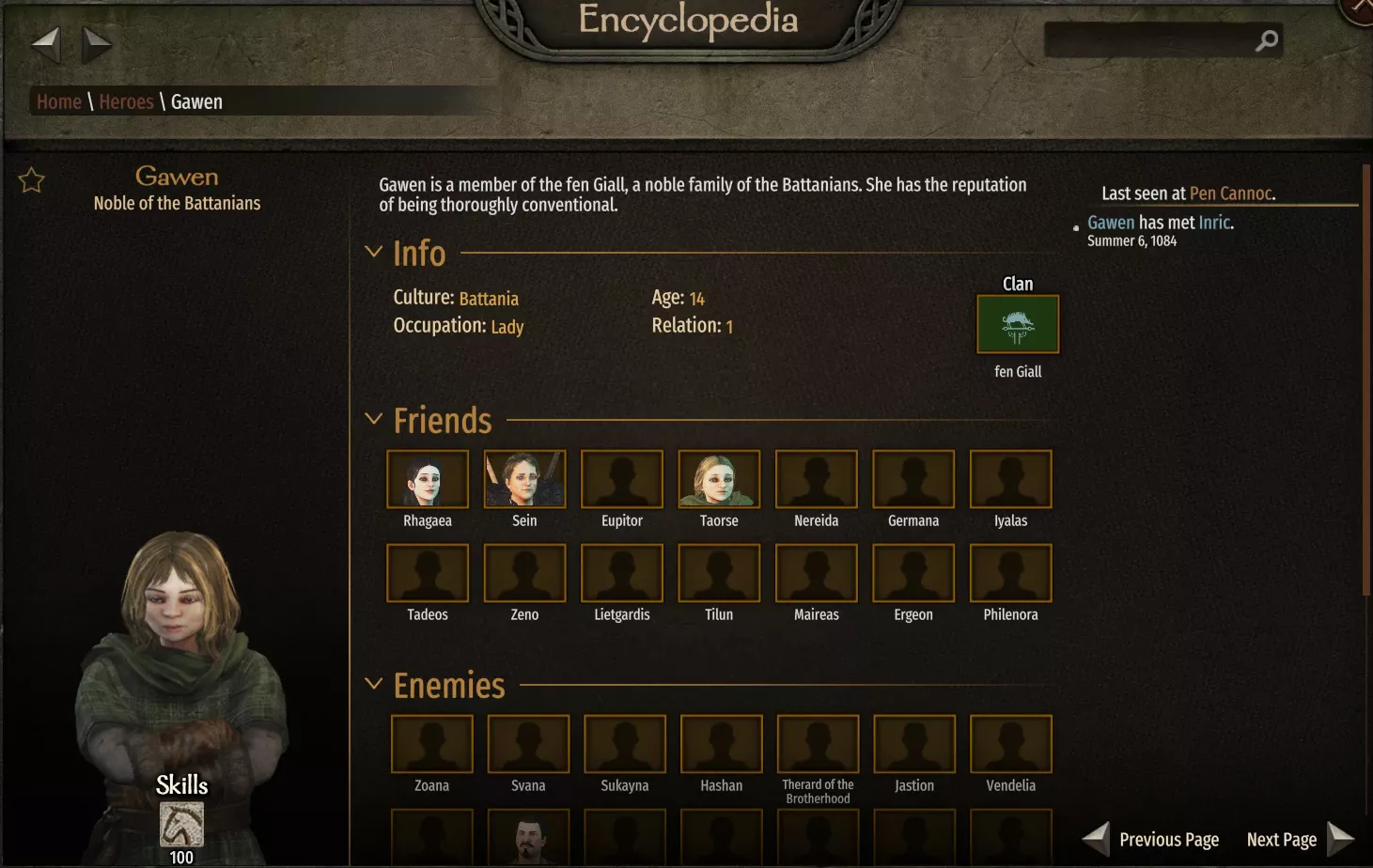Navigate to Heroes in the breadcrumb
Viewport: 1373px width, 868px height.
pyautogui.click(x=126, y=101)
